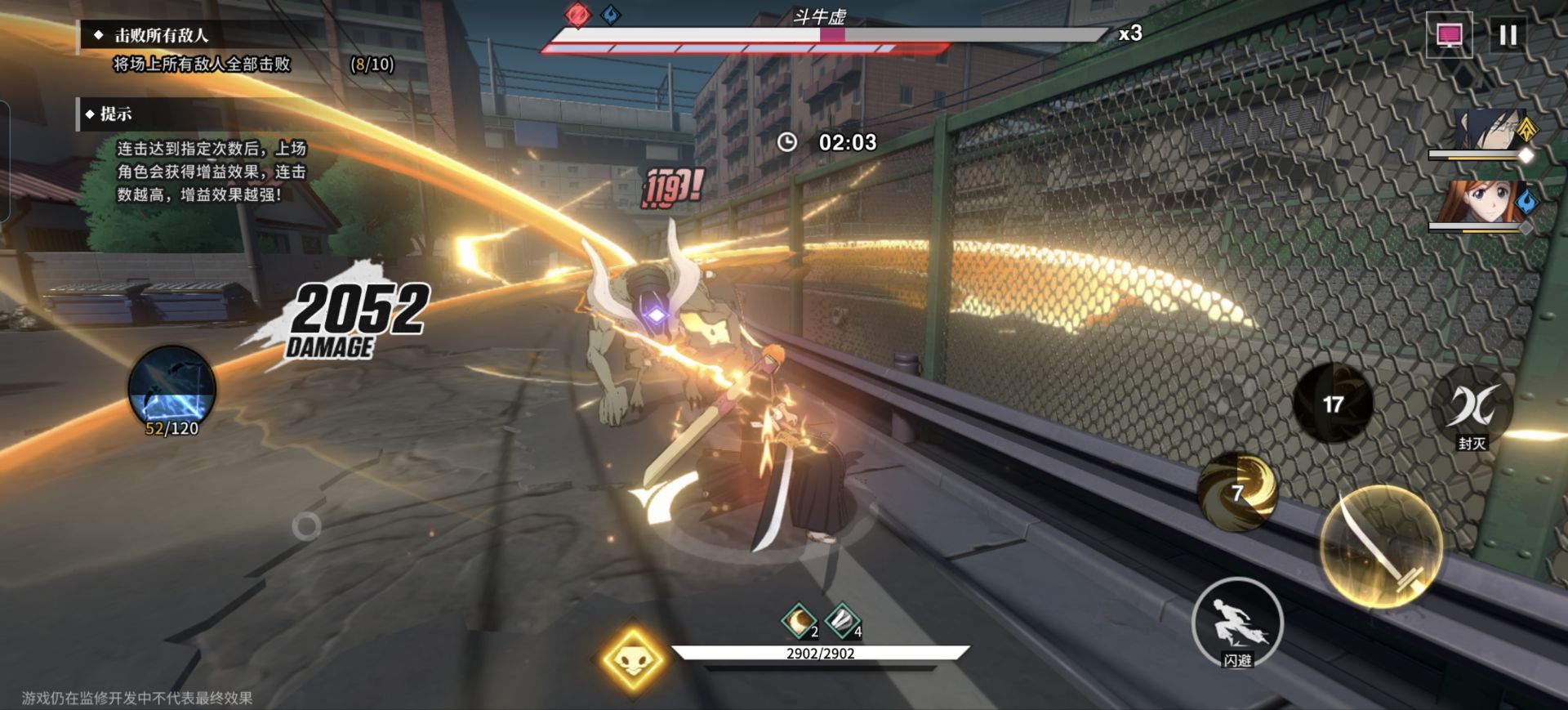
Task: Tap the 闪避 dodge button
Action: point(1236,623)
